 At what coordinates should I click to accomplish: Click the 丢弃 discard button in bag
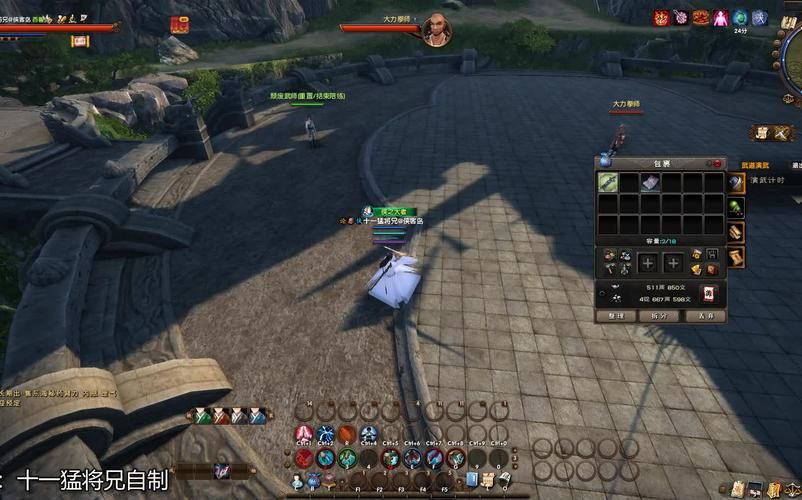706,315
